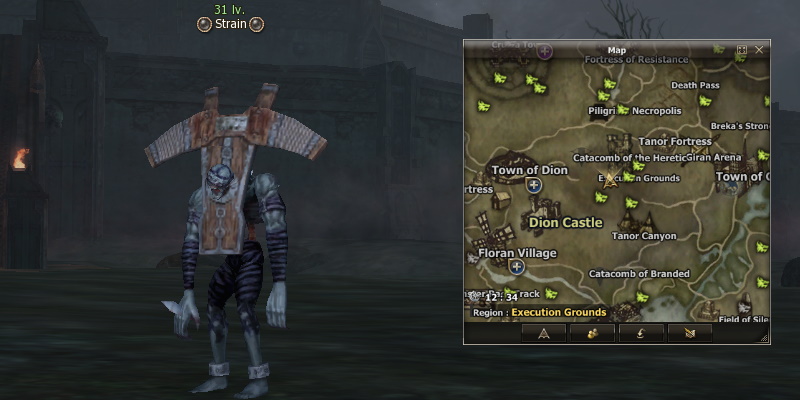The width and height of the screenshot is (800, 400).
Task: Maximize the Map window
Action: (x=742, y=49)
